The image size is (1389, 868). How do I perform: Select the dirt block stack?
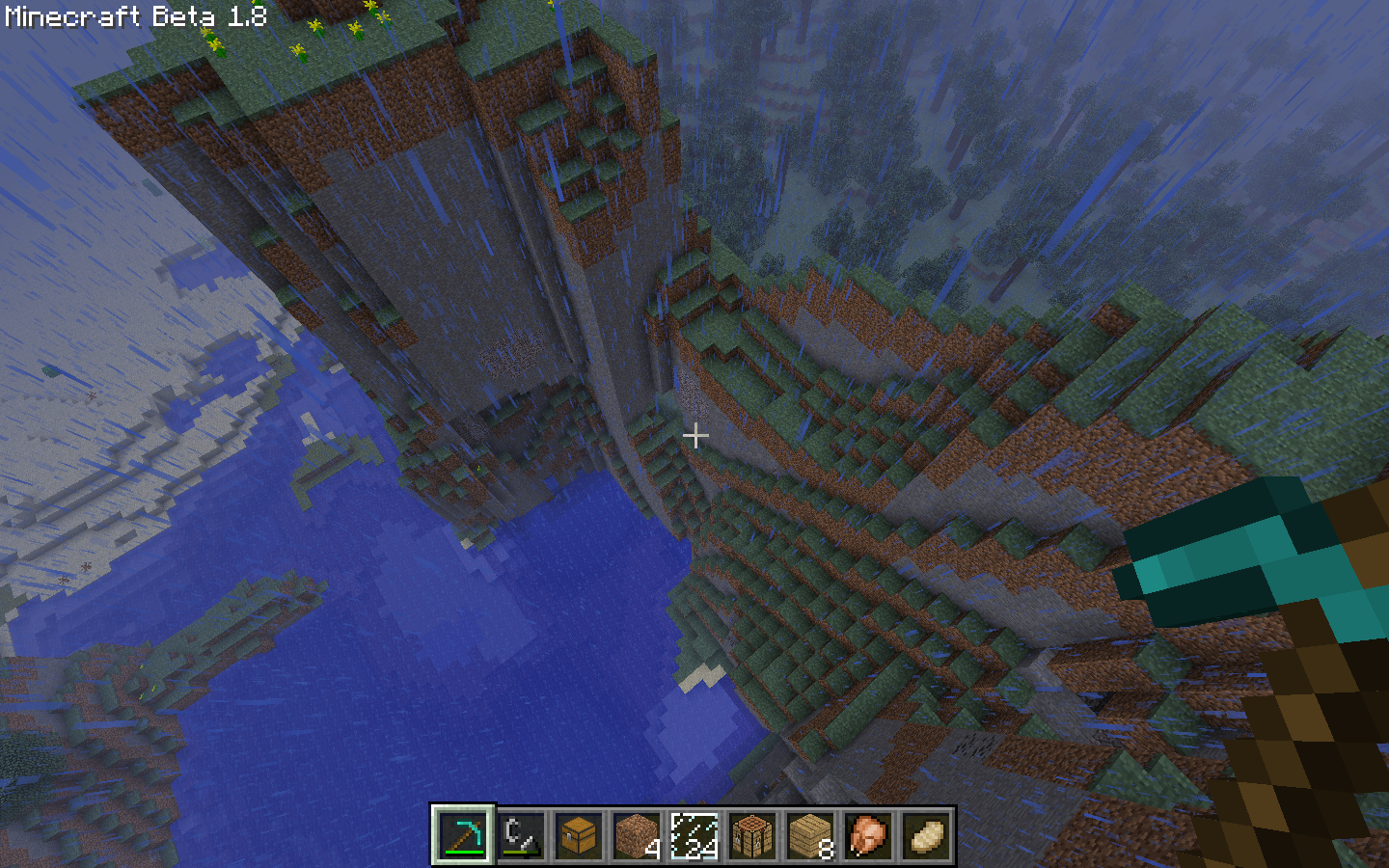point(637,835)
